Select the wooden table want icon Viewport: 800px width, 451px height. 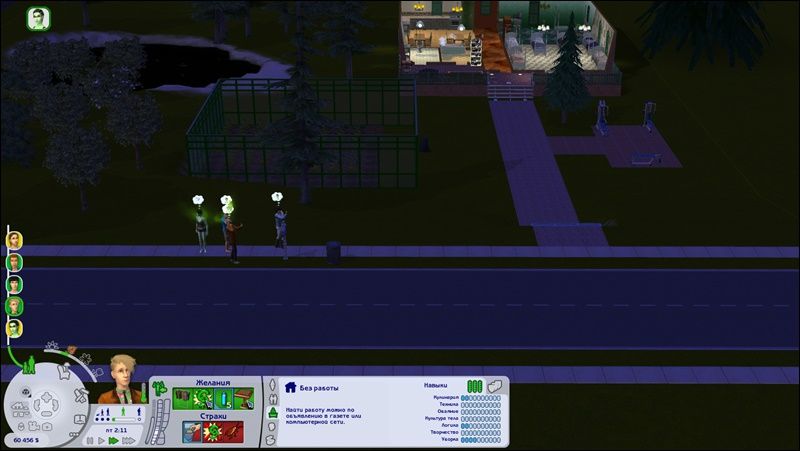click(x=243, y=399)
